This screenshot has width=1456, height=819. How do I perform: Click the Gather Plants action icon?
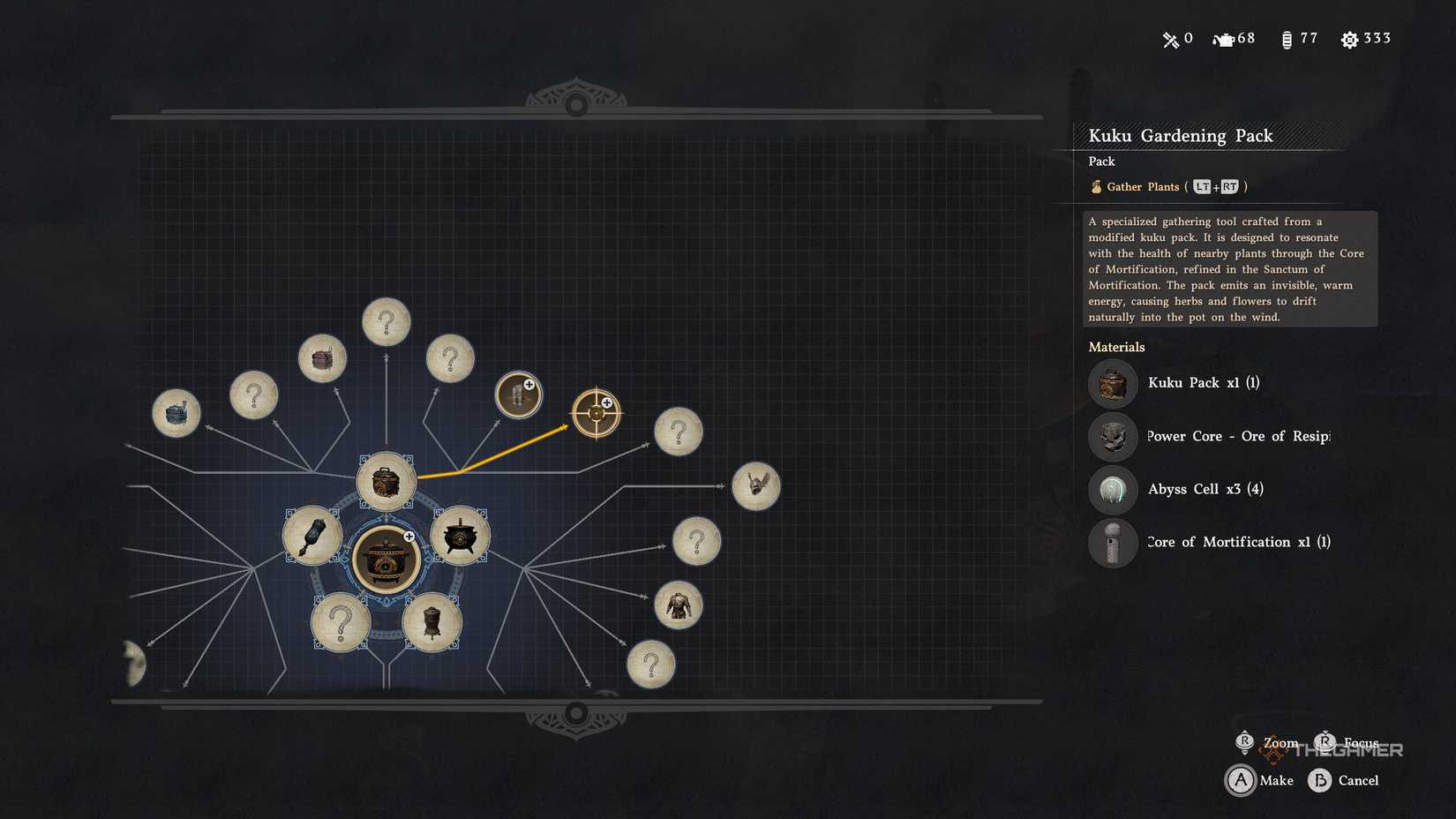tap(1095, 186)
